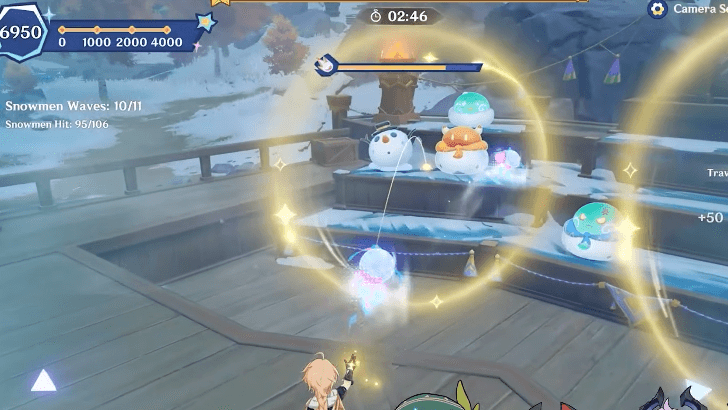Open the Camera Settings button
Viewport: 728px width, 410px height.
[658, 9]
